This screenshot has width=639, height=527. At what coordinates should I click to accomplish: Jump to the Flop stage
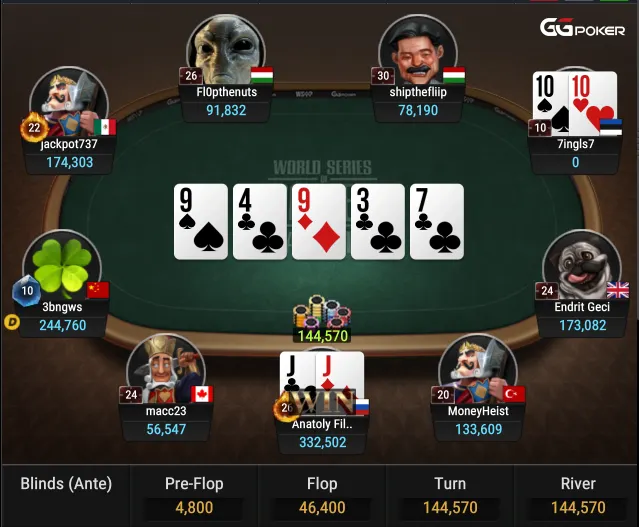coord(322,494)
